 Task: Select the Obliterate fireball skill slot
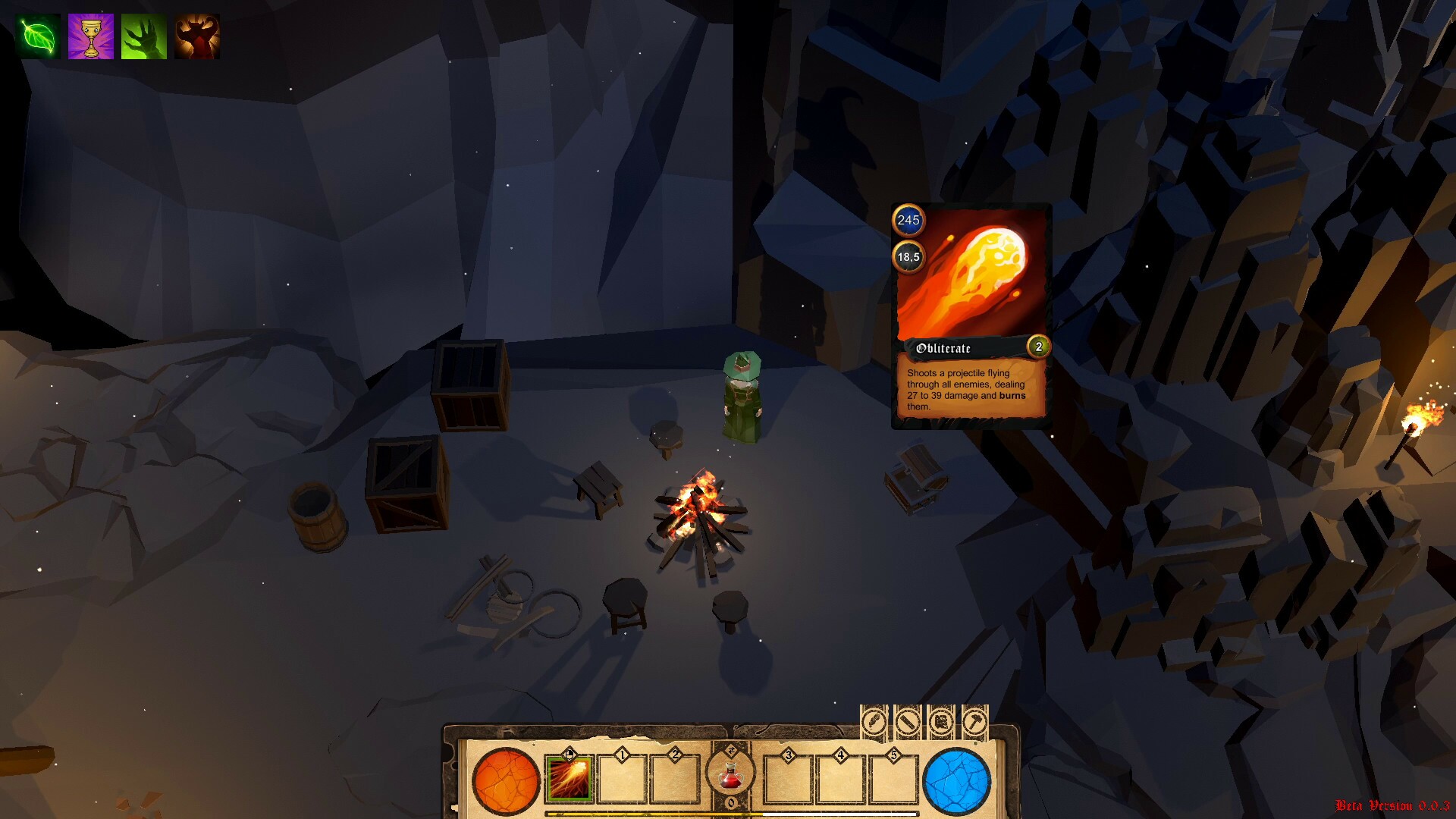tap(569, 779)
